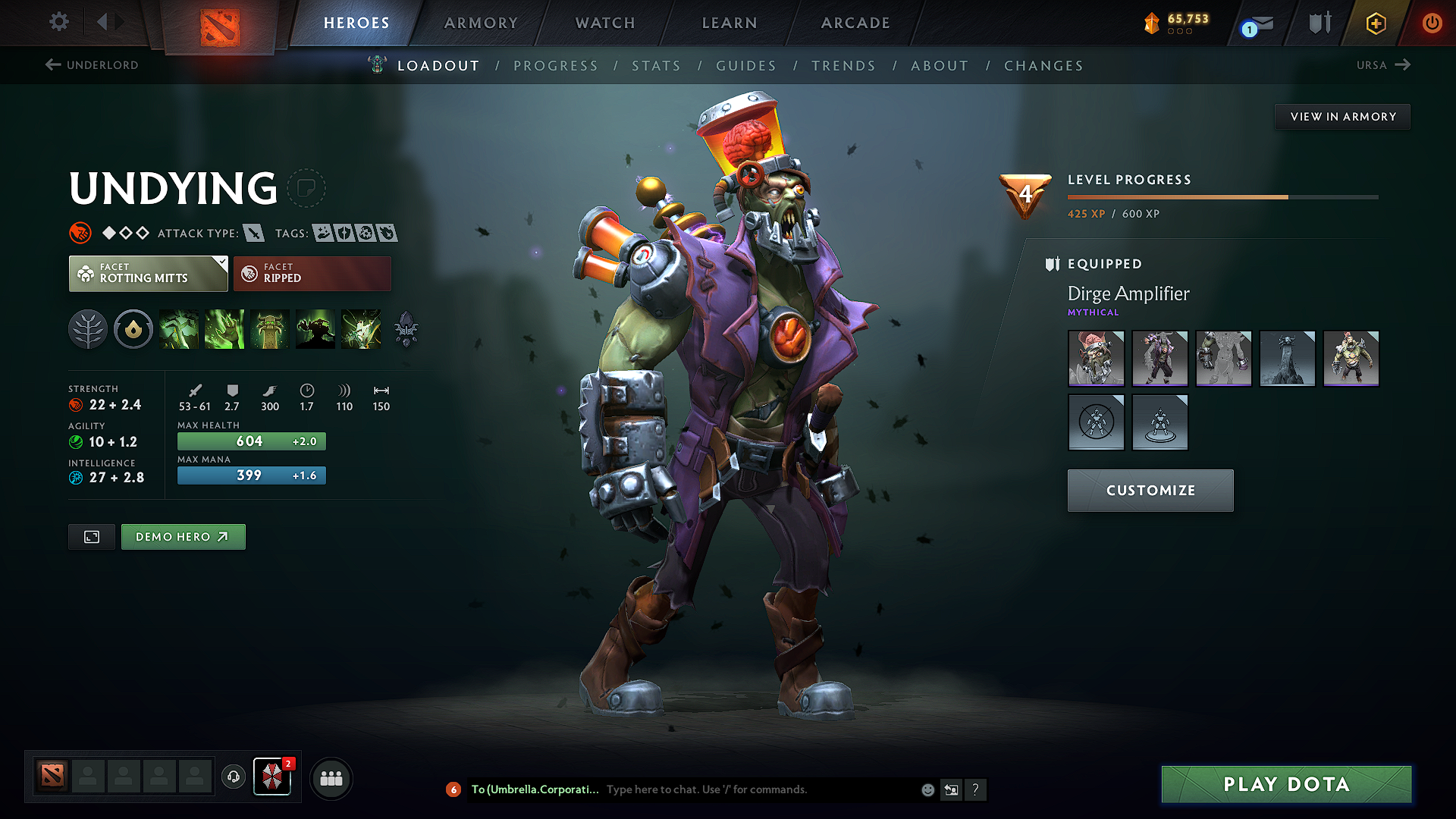Toggle the melee attack type icon
The height and width of the screenshot is (819, 1456).
tap(253, 233)
